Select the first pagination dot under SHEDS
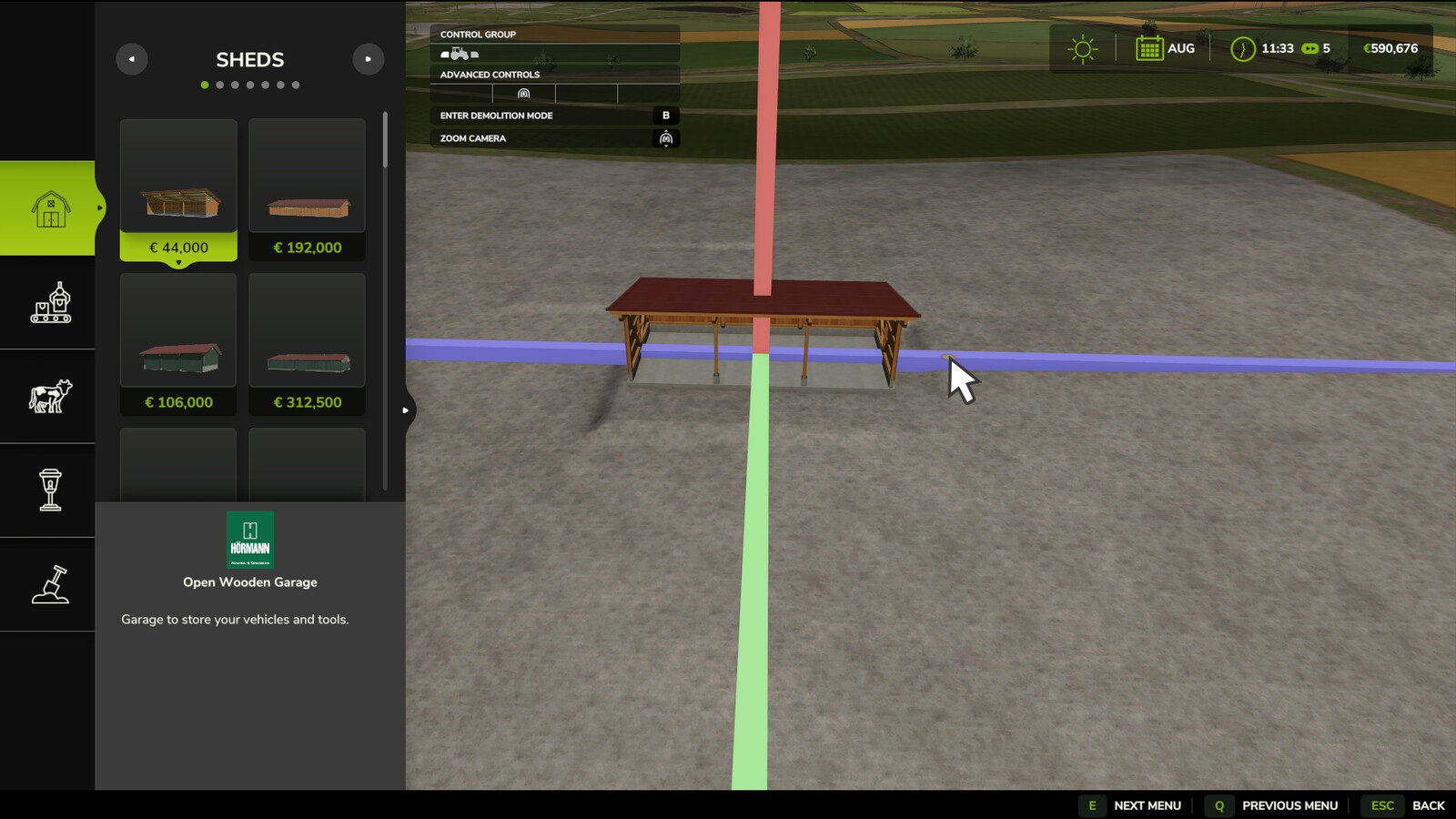Image resolution: width=1456 pixels, height=819 pixels. pos(205,84)
